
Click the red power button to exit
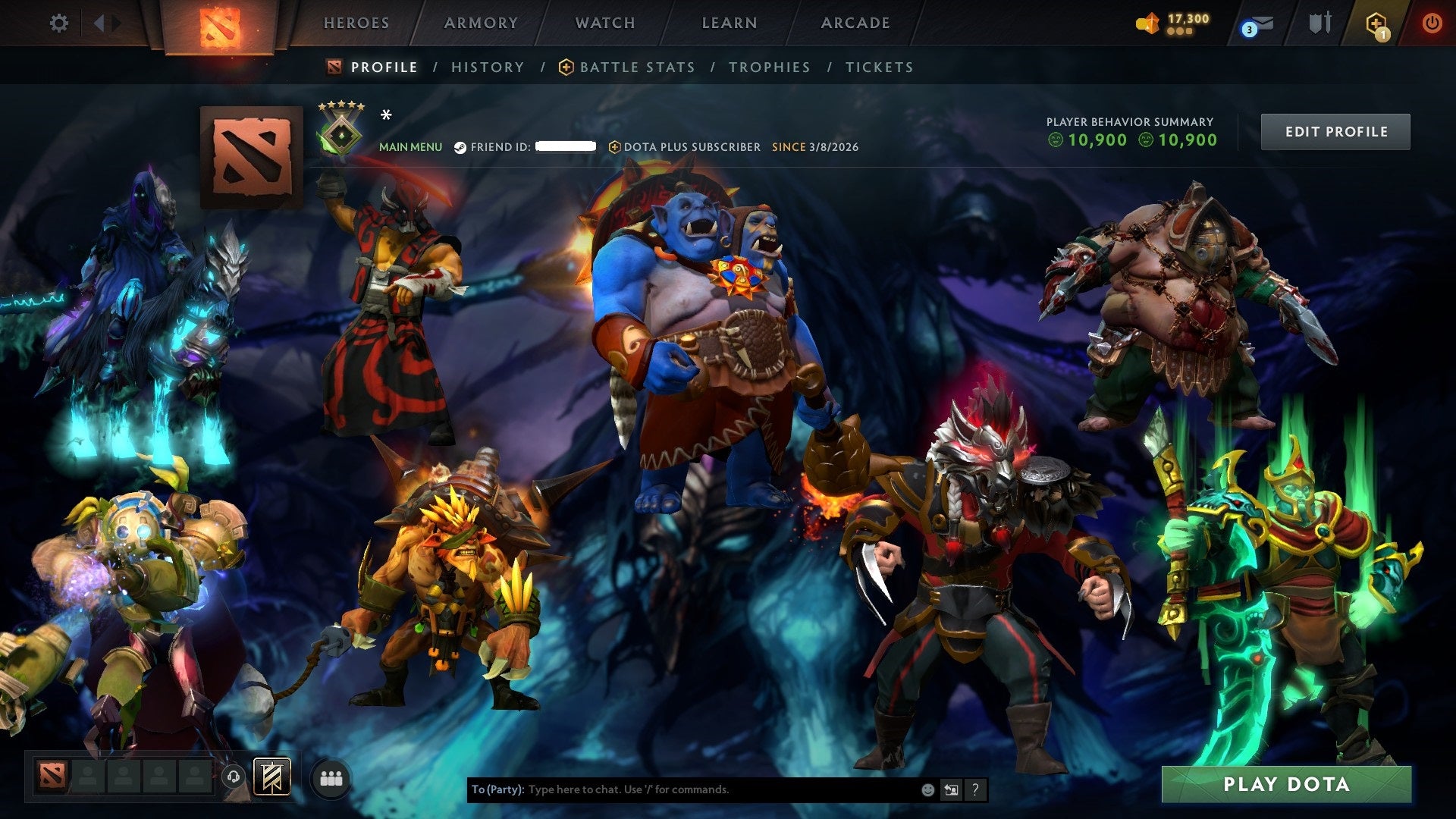pos(1433,23)
